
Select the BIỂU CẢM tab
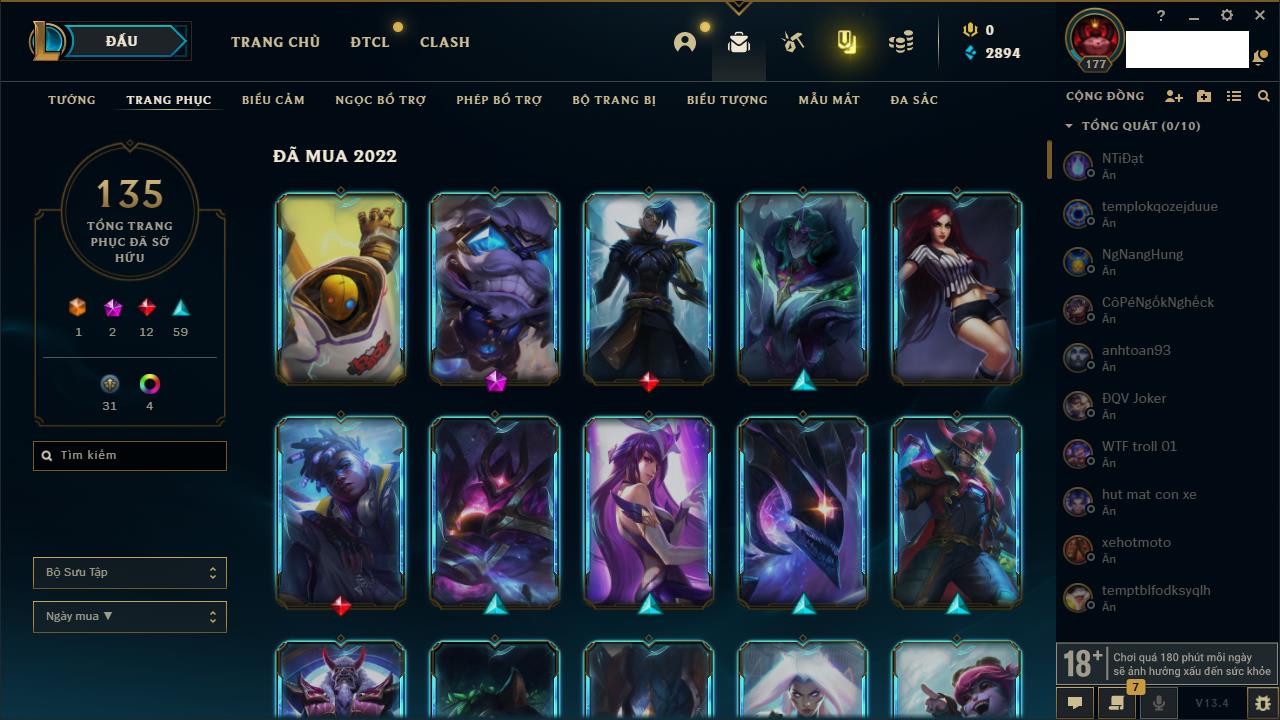pyautogui.click(x=273, y=100)
